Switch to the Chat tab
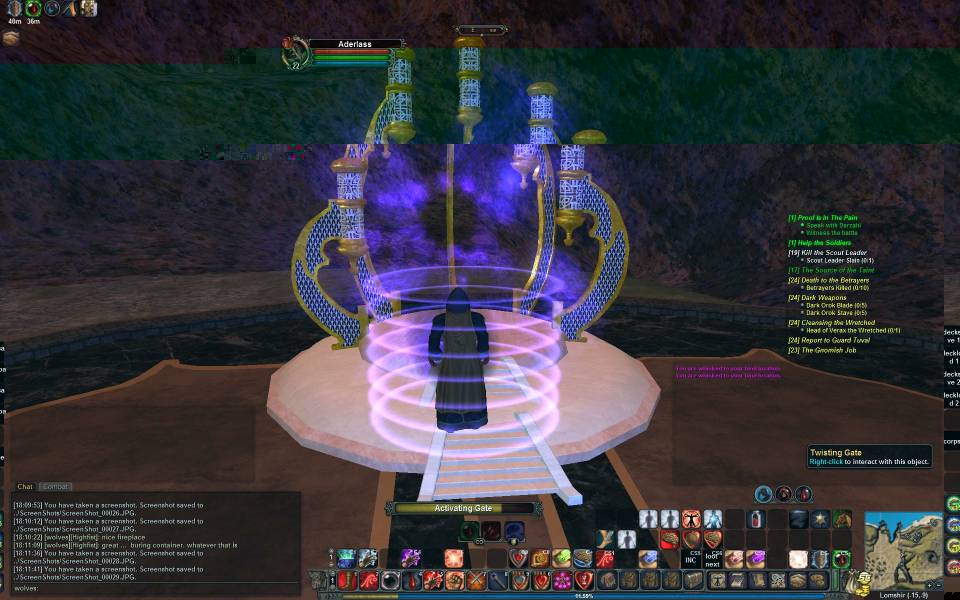The width and height of the screenshot is (960, 600). (25, 487)
